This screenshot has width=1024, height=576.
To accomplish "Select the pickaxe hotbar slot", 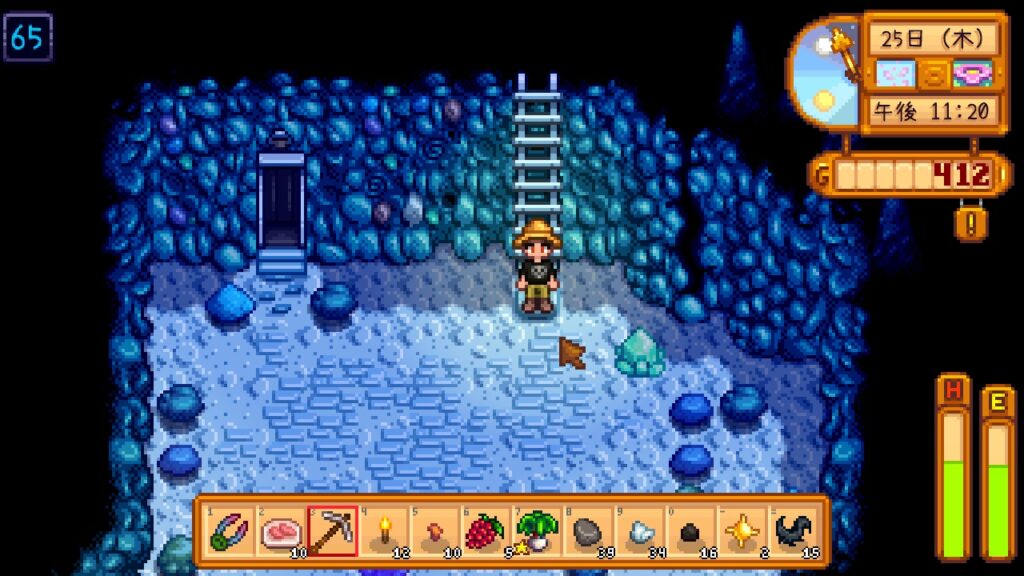I will pyautogui.click(x=332, y=530).
